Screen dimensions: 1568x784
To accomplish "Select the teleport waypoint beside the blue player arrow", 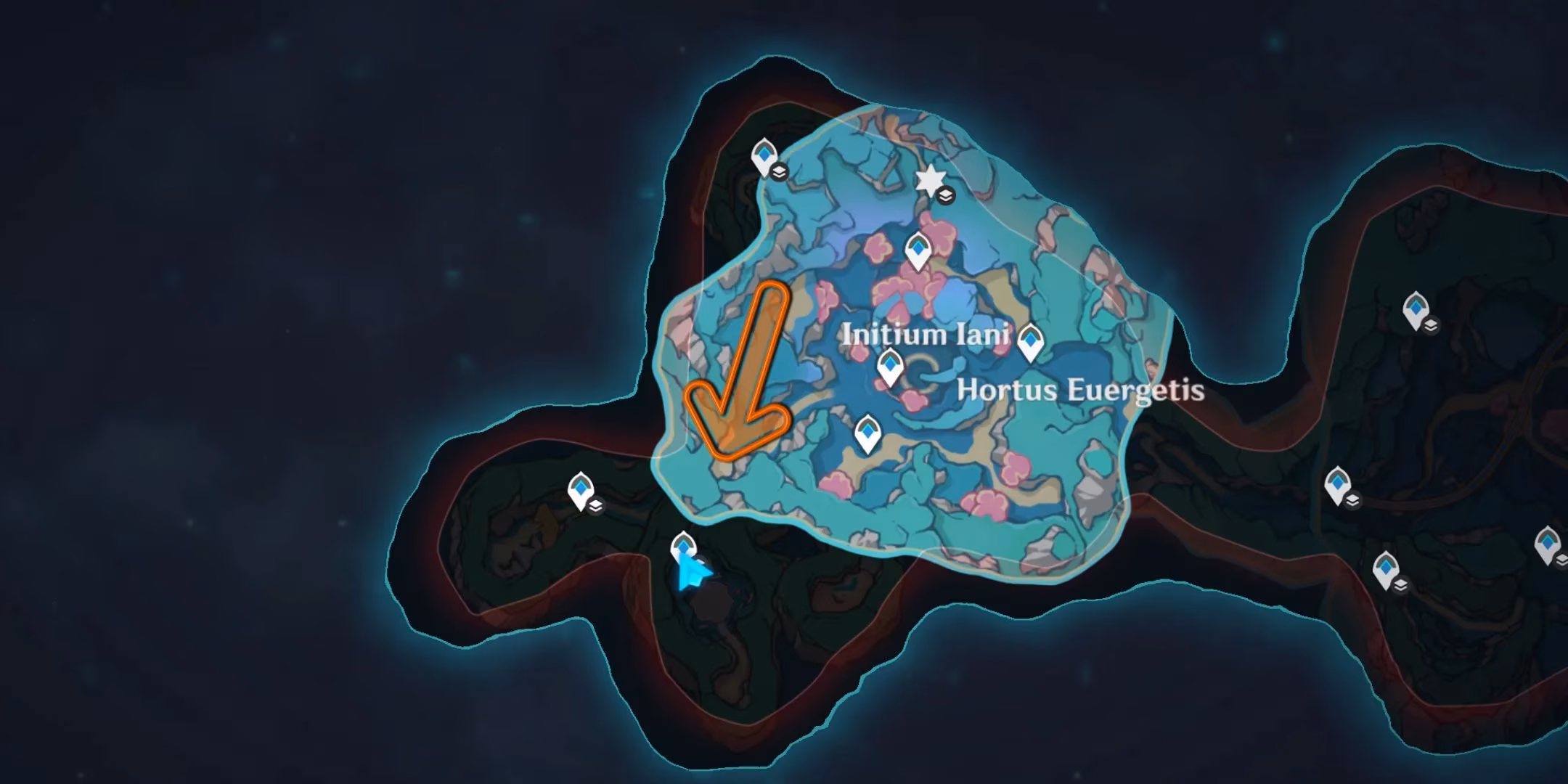I will pos(682,547).
